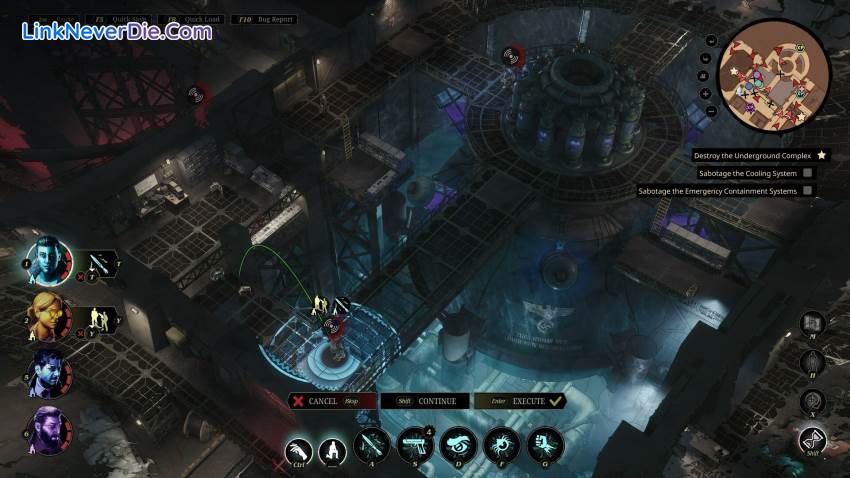Select the blue-tinted first character portrait
The height and width of the screenshot is (478, 850).
pos(48,261)
